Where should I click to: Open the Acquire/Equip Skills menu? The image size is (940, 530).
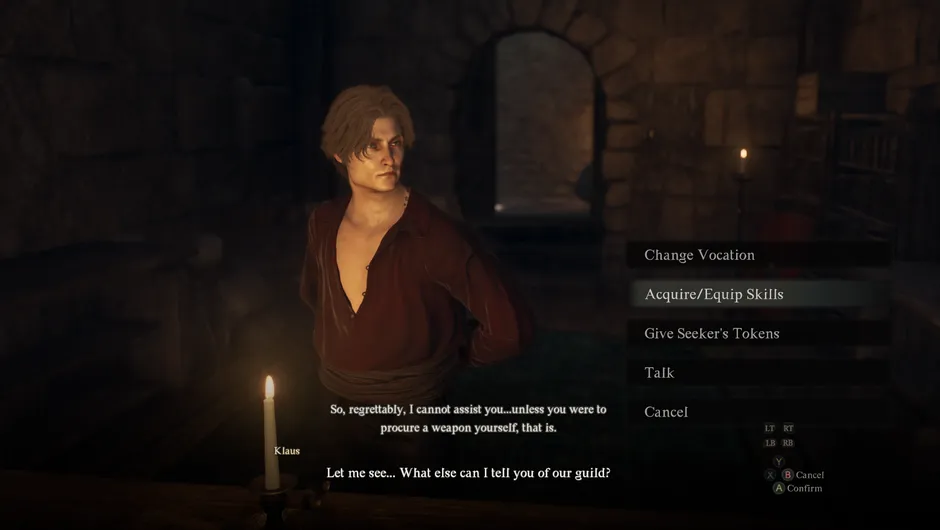click(714, 294)
